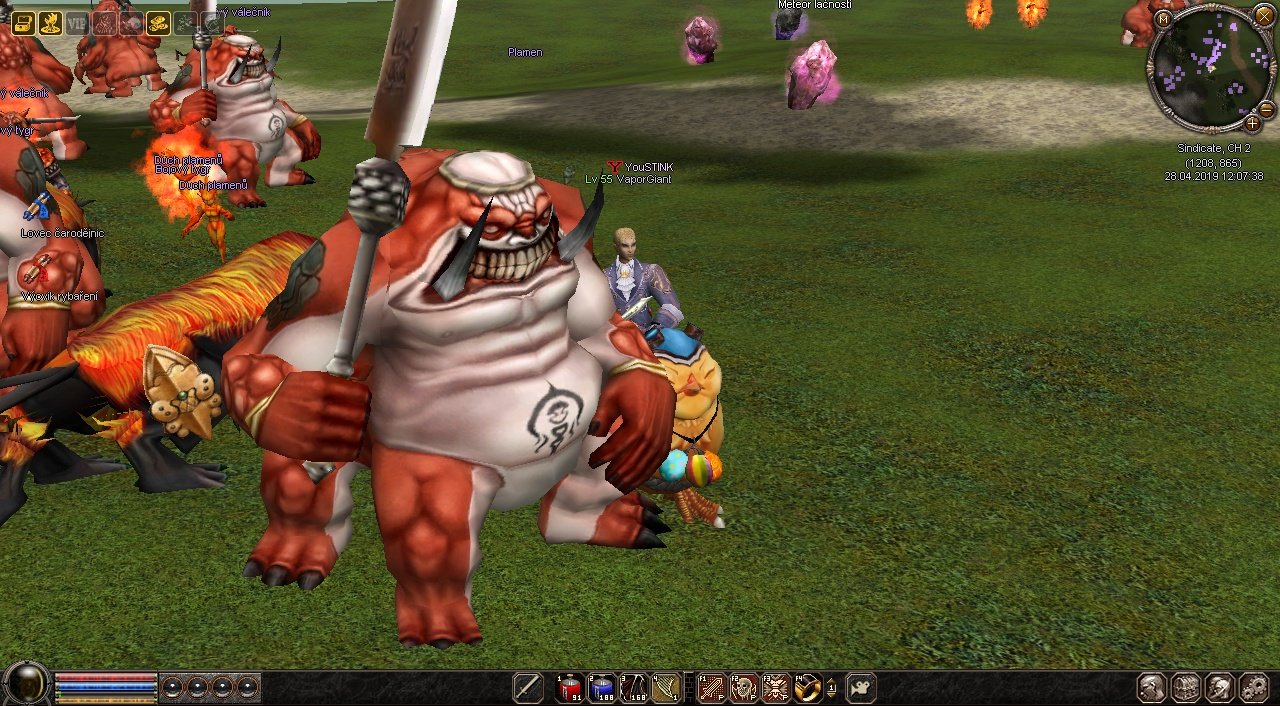Select the bow item in slot 4
1280x706 pixels.
[x=666, y=688]
